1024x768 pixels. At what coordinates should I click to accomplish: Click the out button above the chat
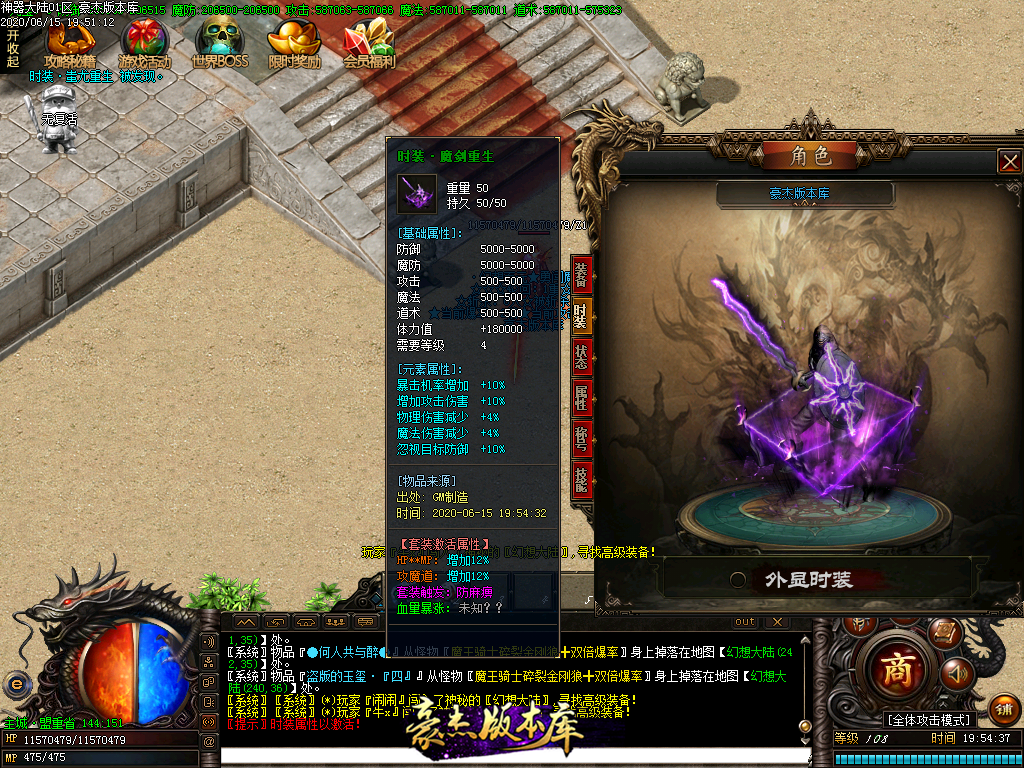[745, 622]
